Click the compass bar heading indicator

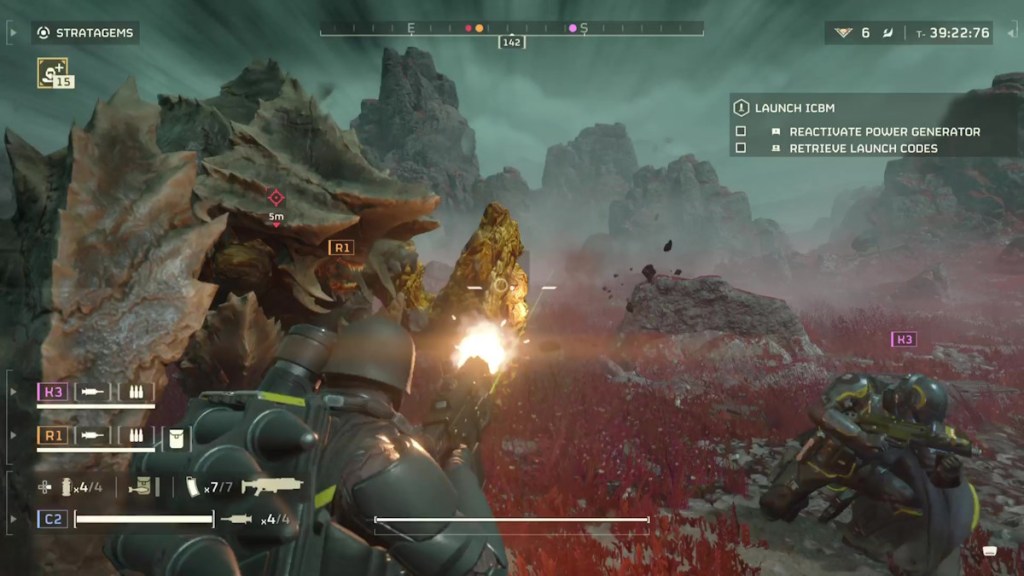(512, 42)
